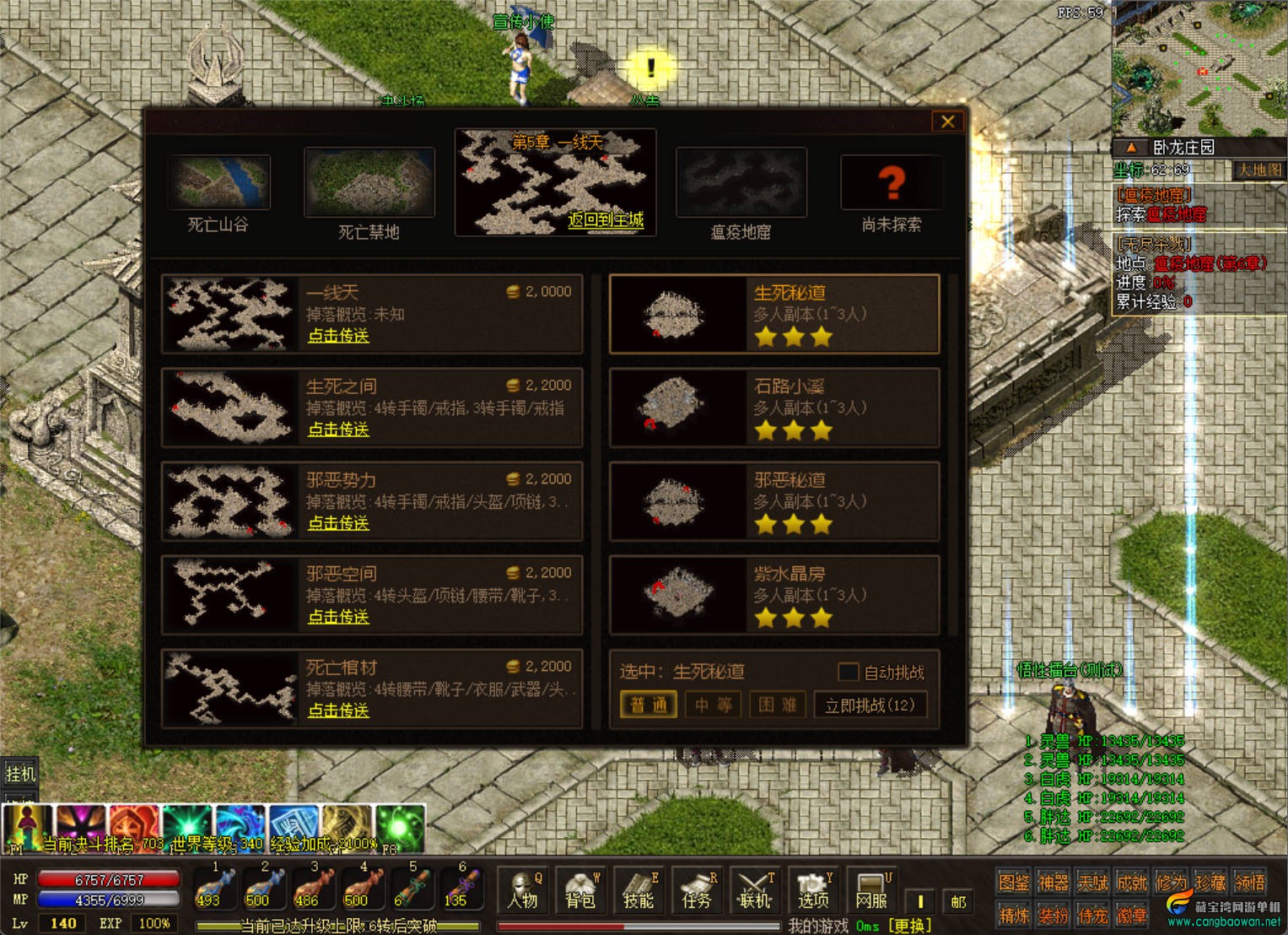1288x935 pixels.
Task: Start the challenge with 立即挑战
Action: (870, 705)
